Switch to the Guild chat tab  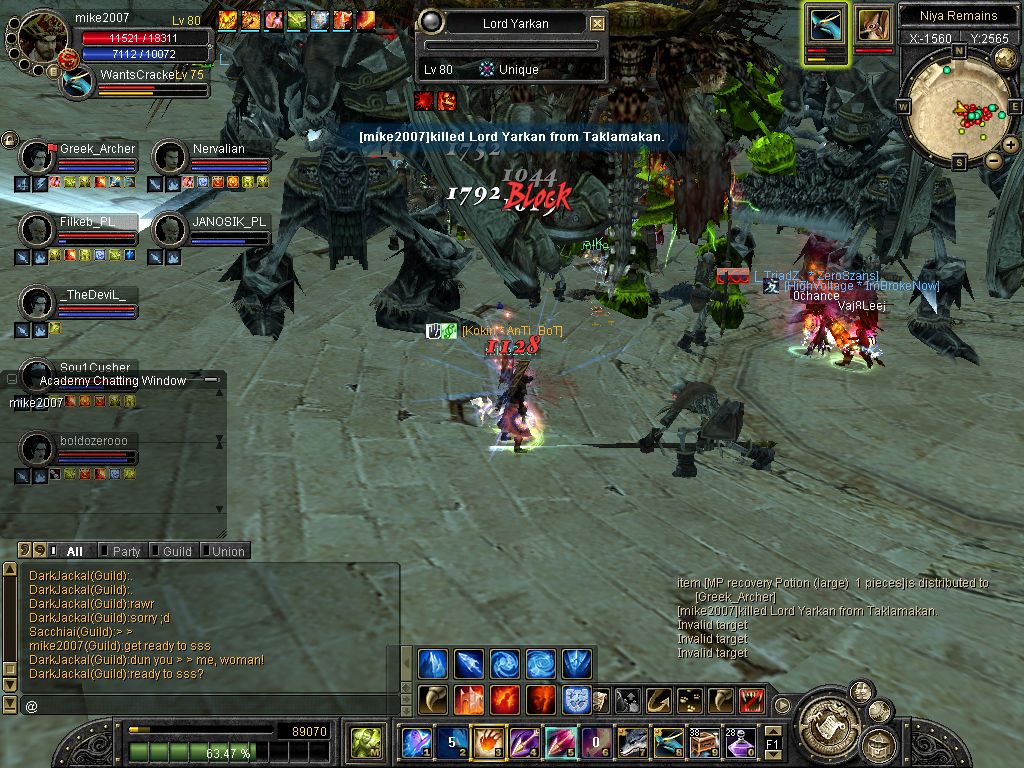point(177,551)
